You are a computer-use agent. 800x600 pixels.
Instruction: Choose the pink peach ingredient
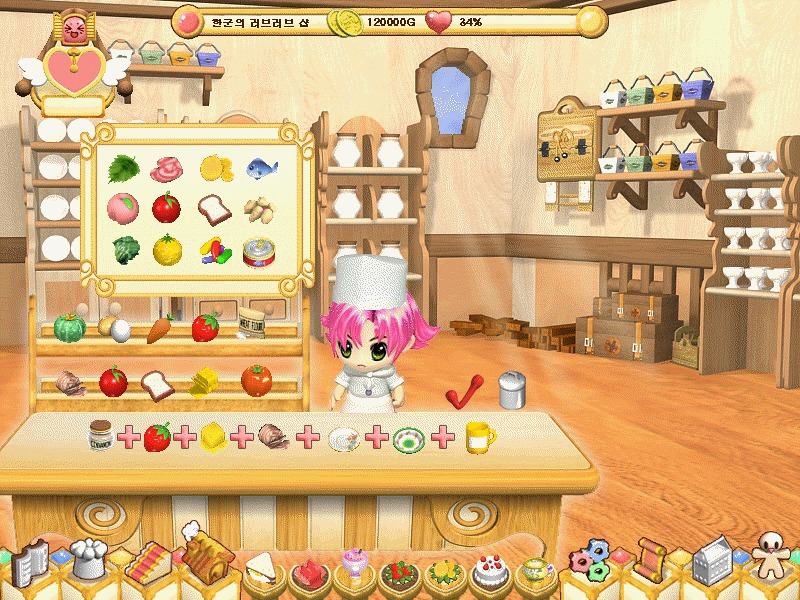click(x=123, y=208)
